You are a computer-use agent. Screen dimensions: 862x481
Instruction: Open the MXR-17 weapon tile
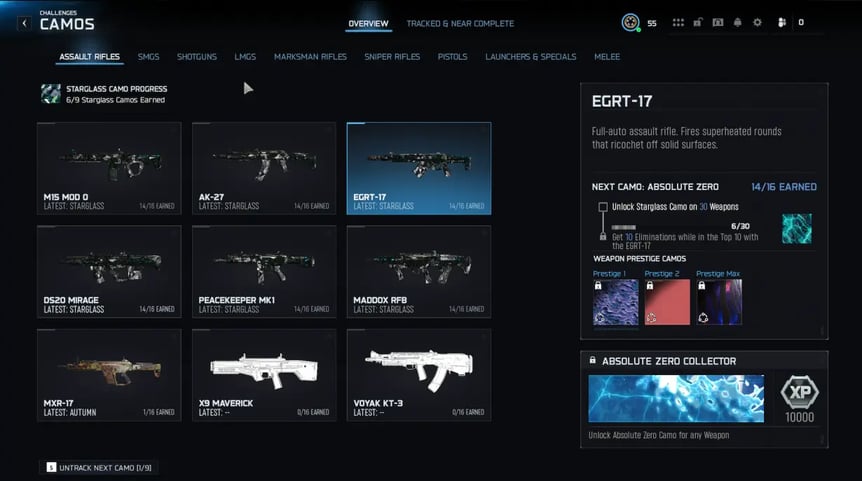(x=109, y=374)
